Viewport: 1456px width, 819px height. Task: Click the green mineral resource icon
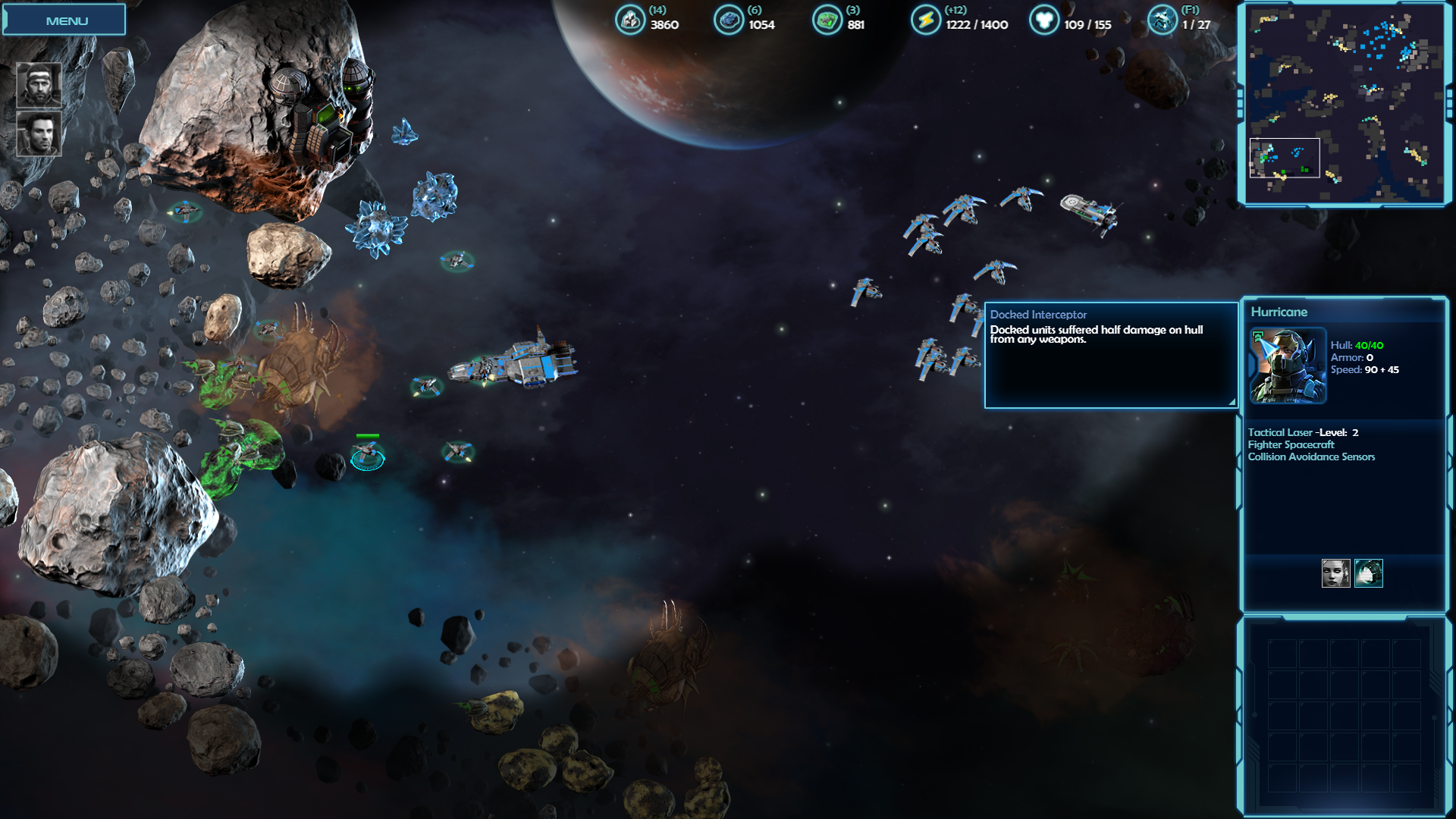pyautogui.click(x=827, y=20)
